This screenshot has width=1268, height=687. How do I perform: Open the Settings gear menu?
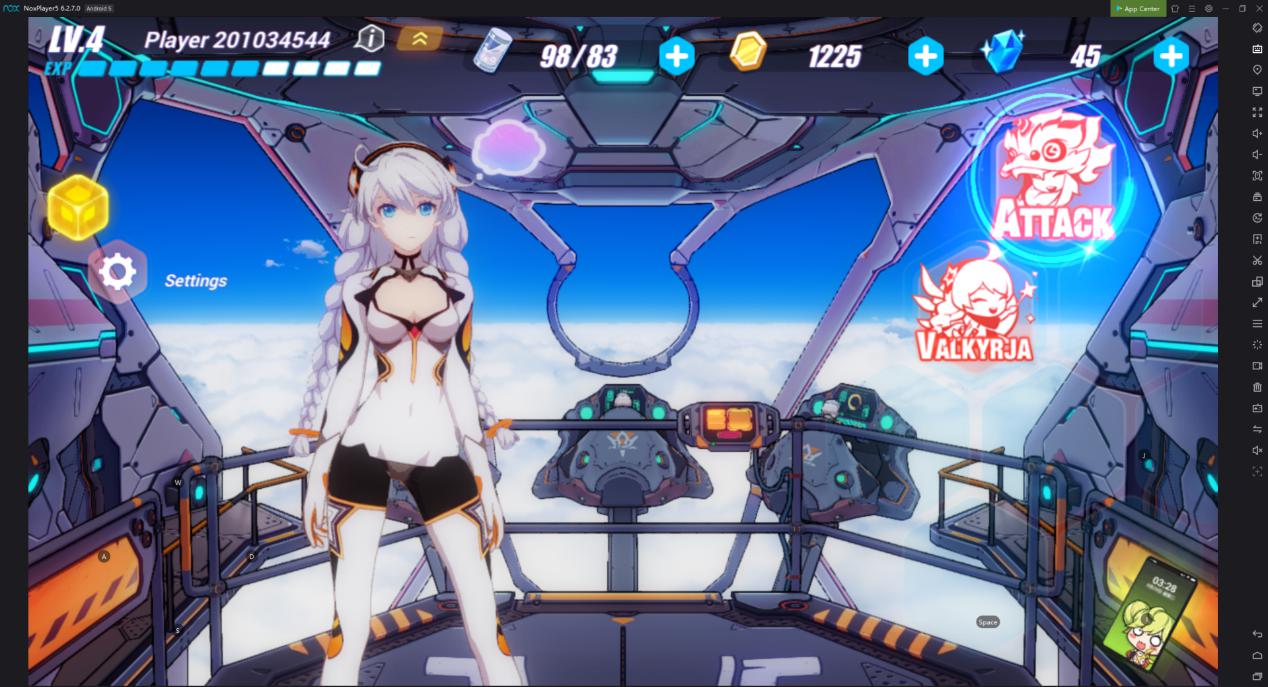point(118,272)
